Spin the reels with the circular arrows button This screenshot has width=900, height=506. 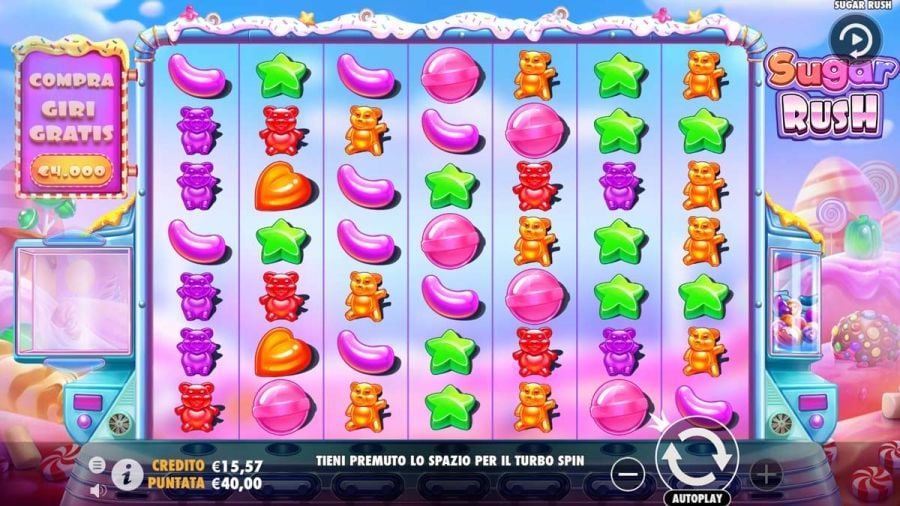697,457
